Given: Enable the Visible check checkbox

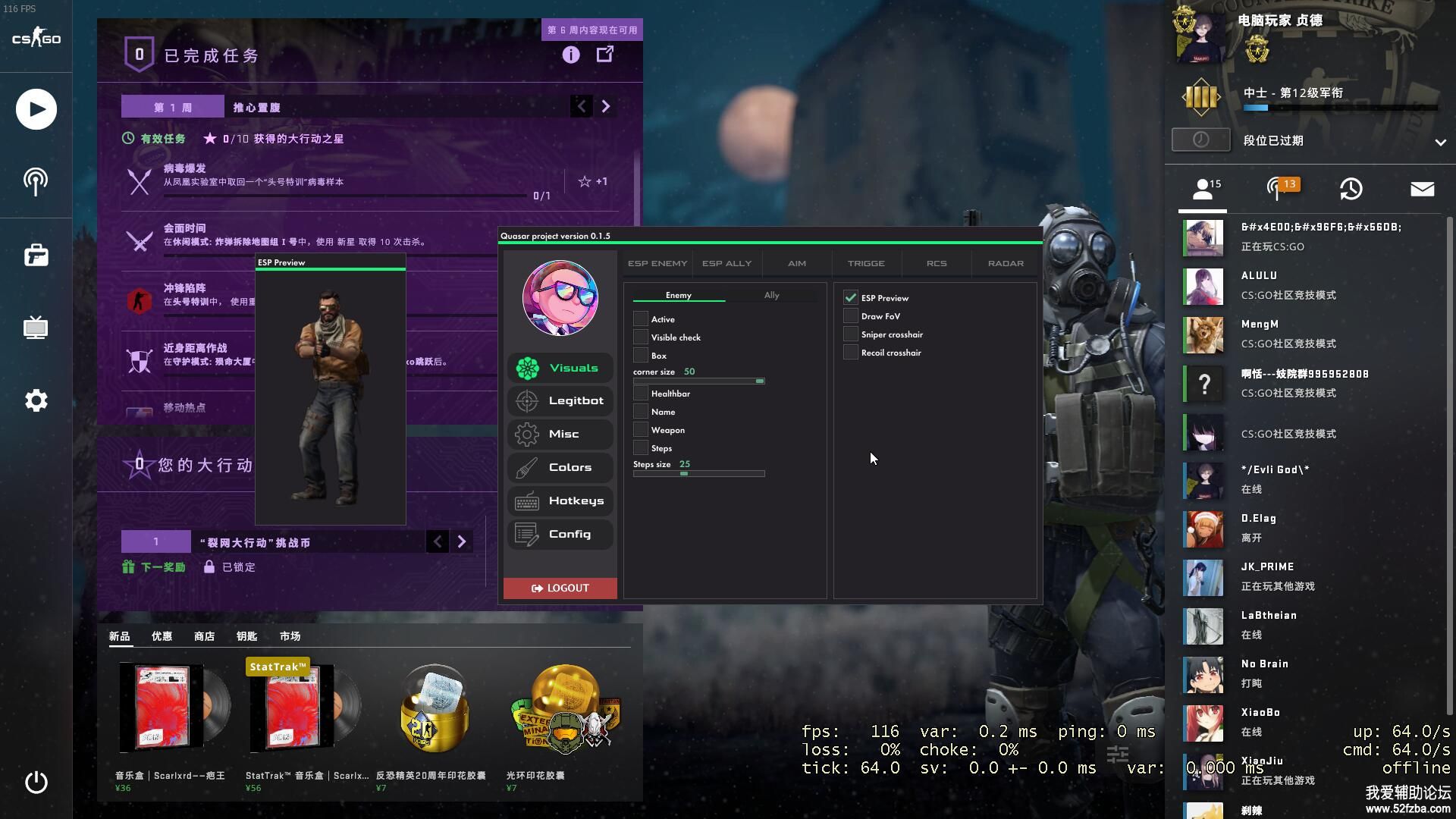Looking at the screenshot, I should [x=641, y=337].
